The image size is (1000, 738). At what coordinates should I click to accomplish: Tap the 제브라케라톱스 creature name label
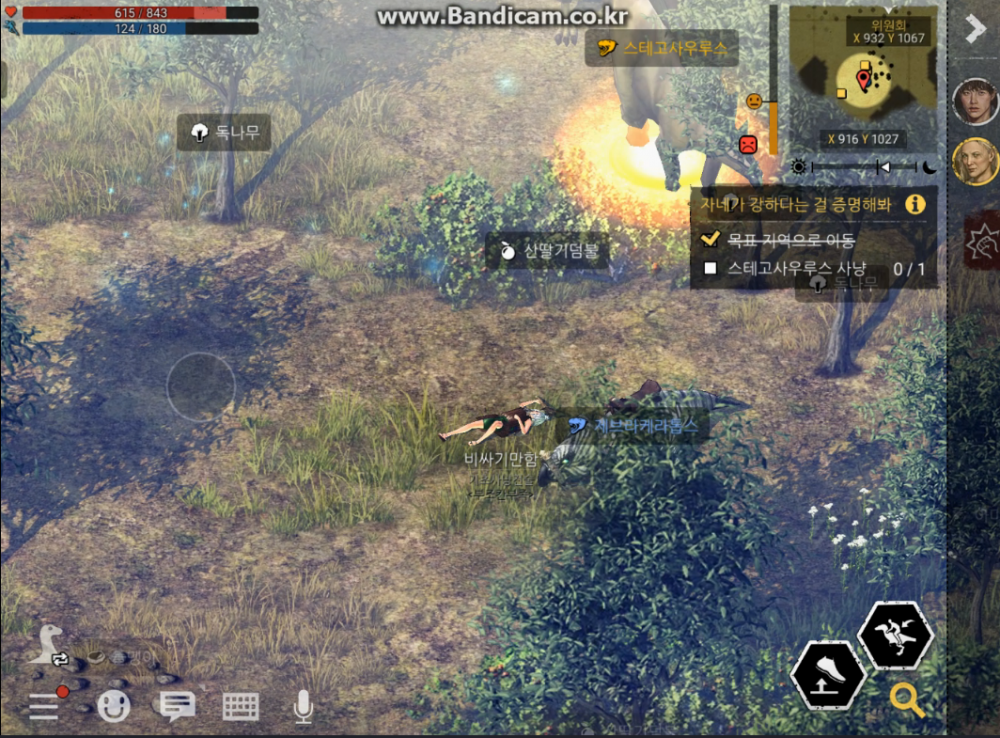[x=637, y=425]
